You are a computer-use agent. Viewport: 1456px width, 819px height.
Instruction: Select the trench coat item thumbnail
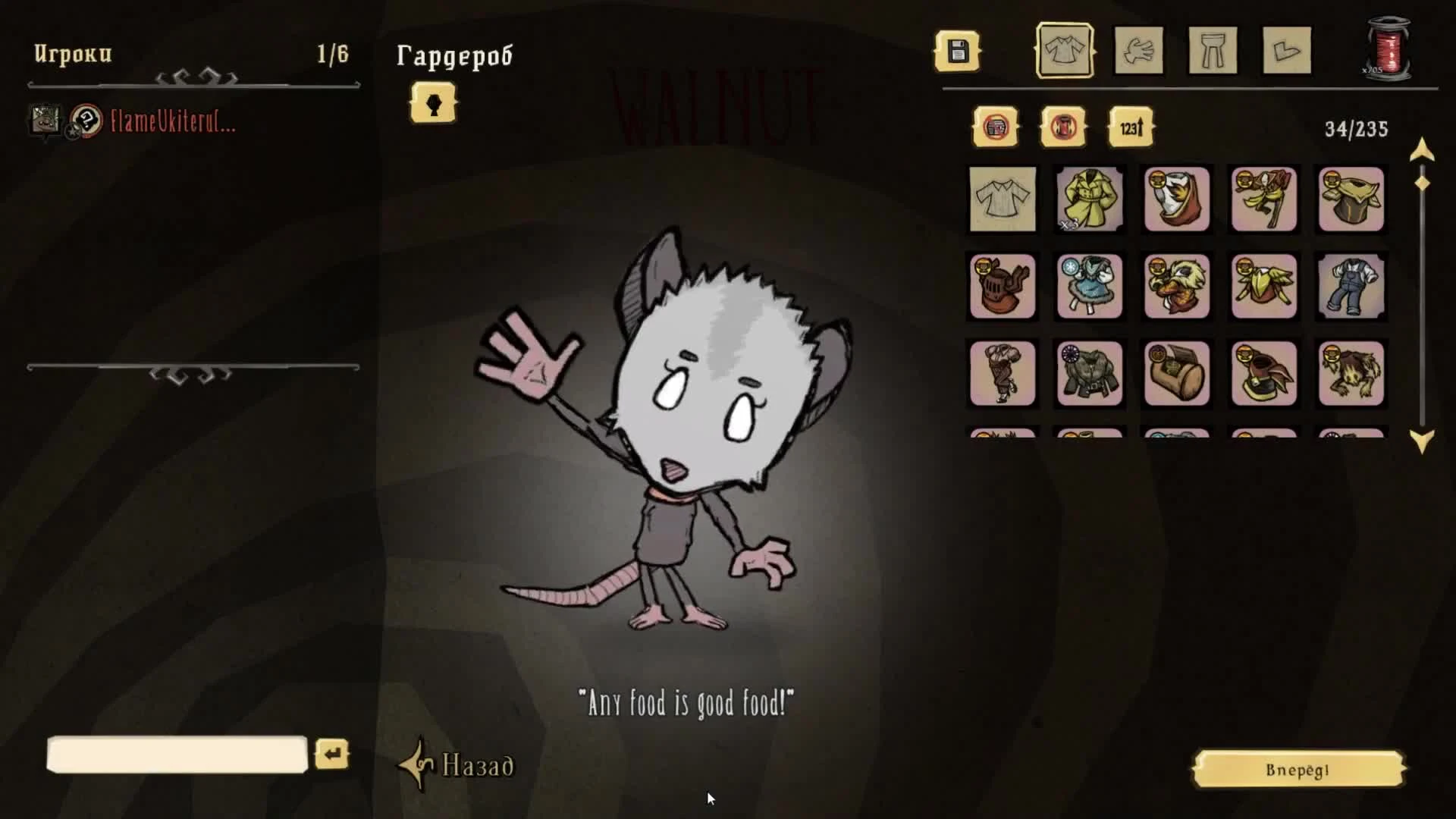tap(1089, 200)
